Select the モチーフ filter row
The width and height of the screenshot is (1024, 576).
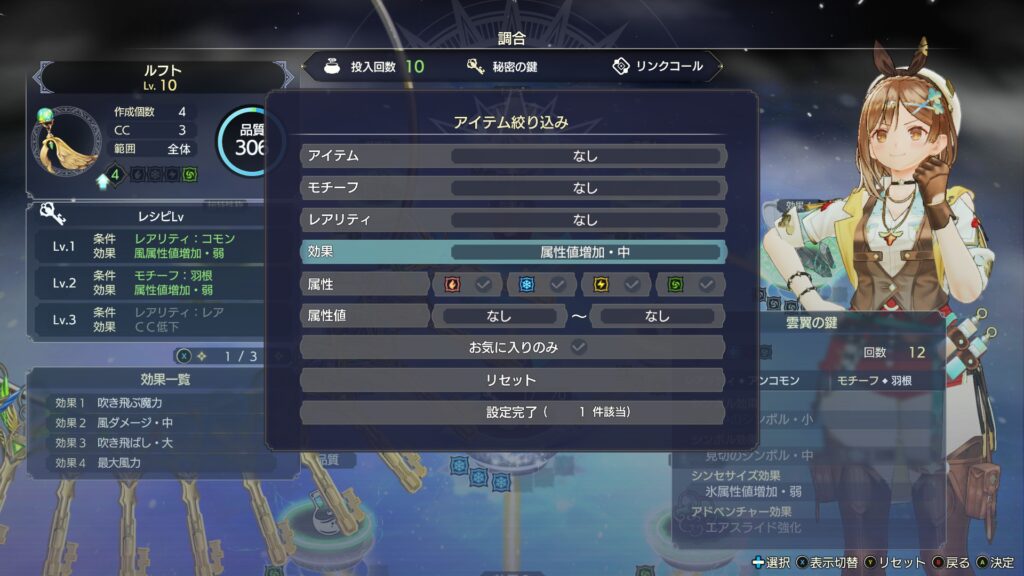point(512,188)
